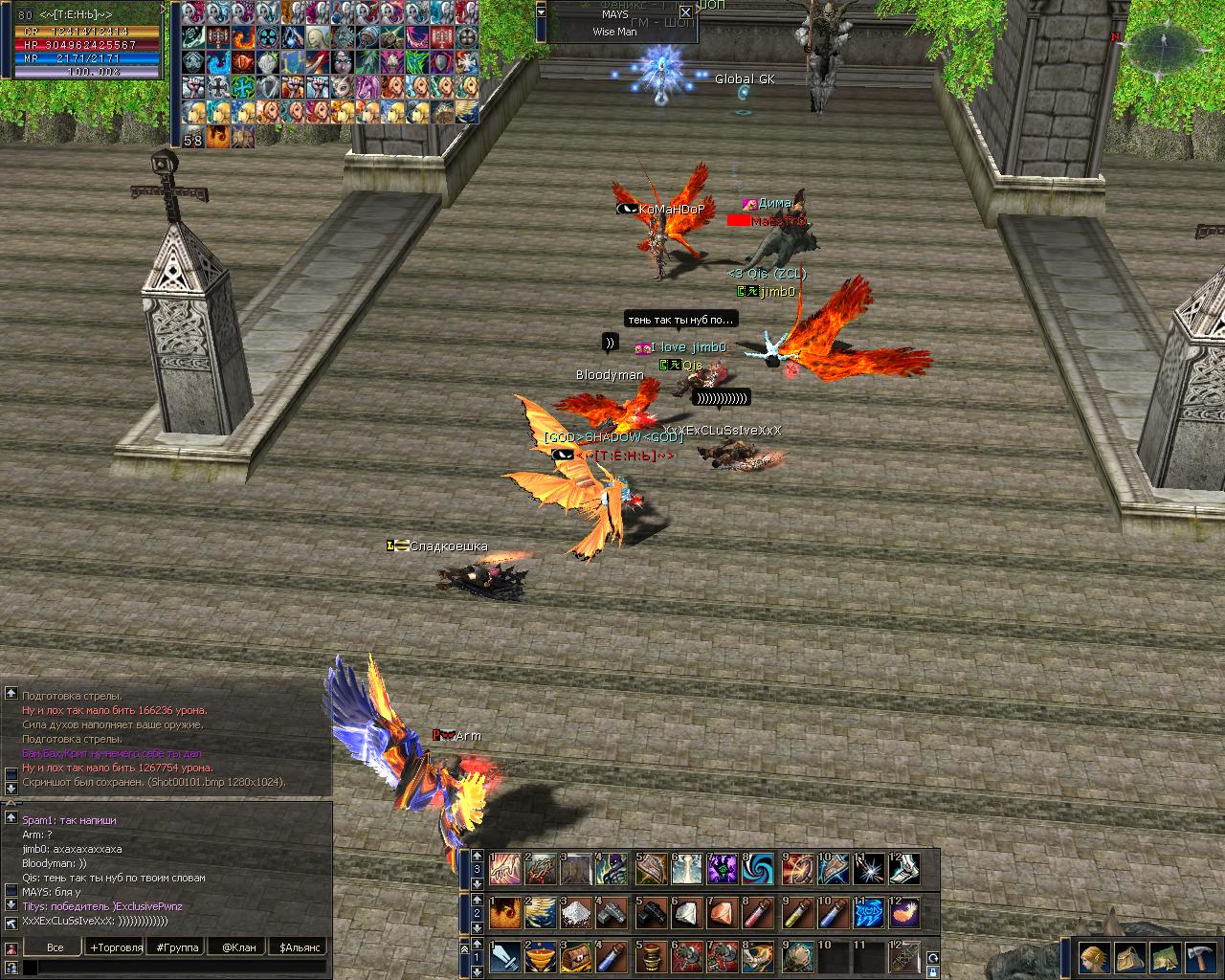The height and width of the screenshot is (980, 1225).
Task: Use the yellow potion shortcut
Action: coord(796,913)
